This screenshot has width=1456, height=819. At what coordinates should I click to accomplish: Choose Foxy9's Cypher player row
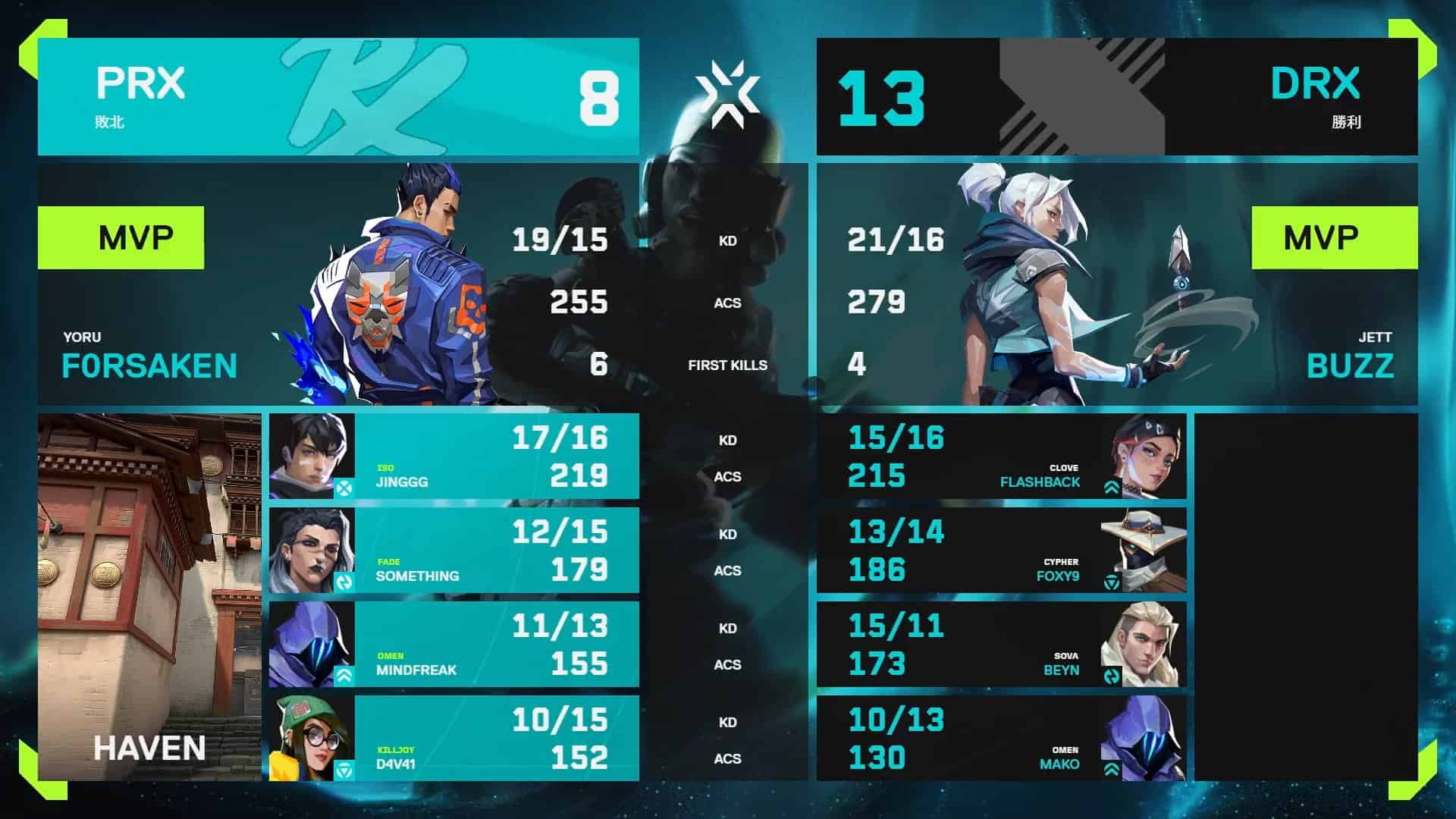1001,551
